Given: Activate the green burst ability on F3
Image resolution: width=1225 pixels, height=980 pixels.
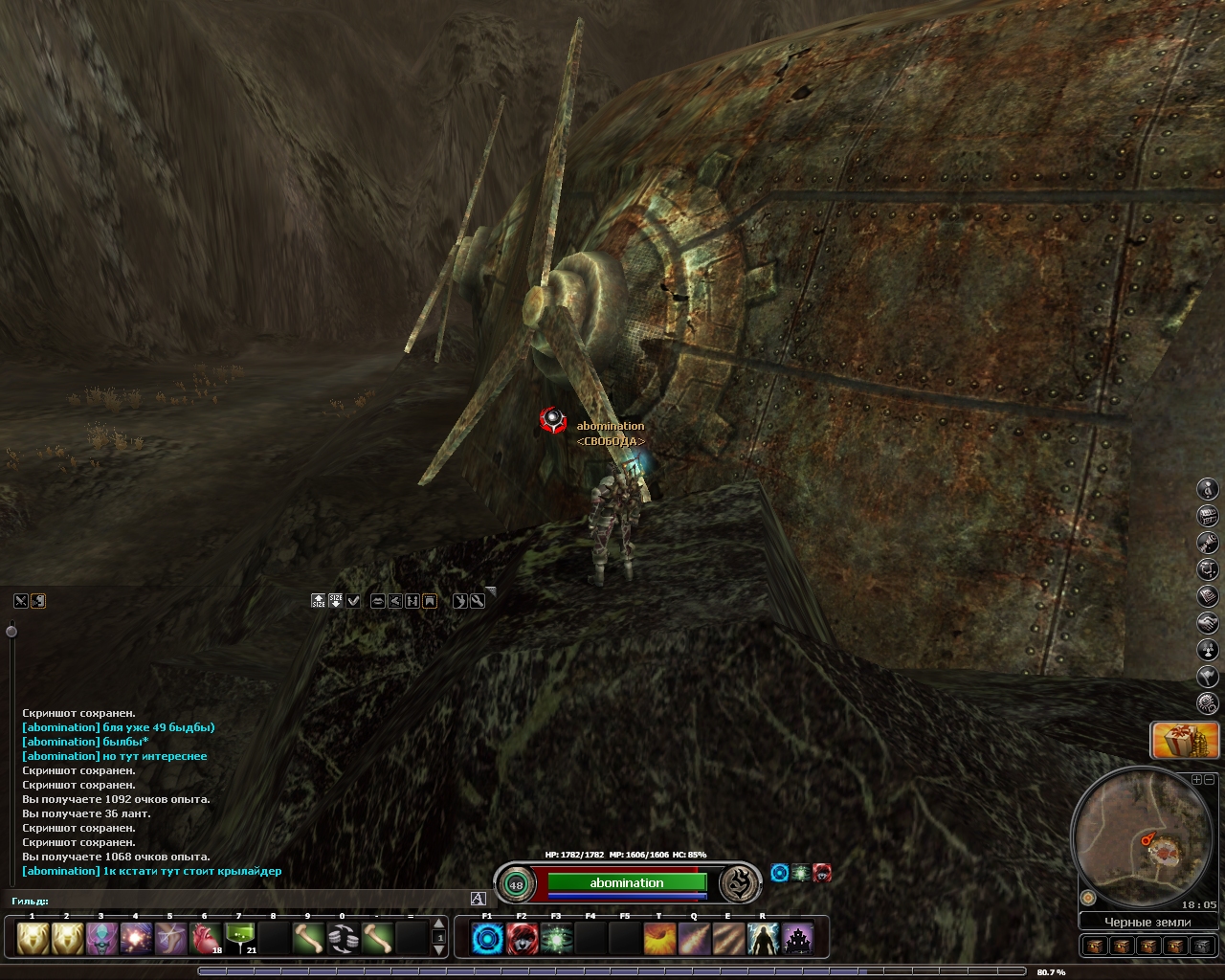Looking at the screenshot, I should (556, 939).
